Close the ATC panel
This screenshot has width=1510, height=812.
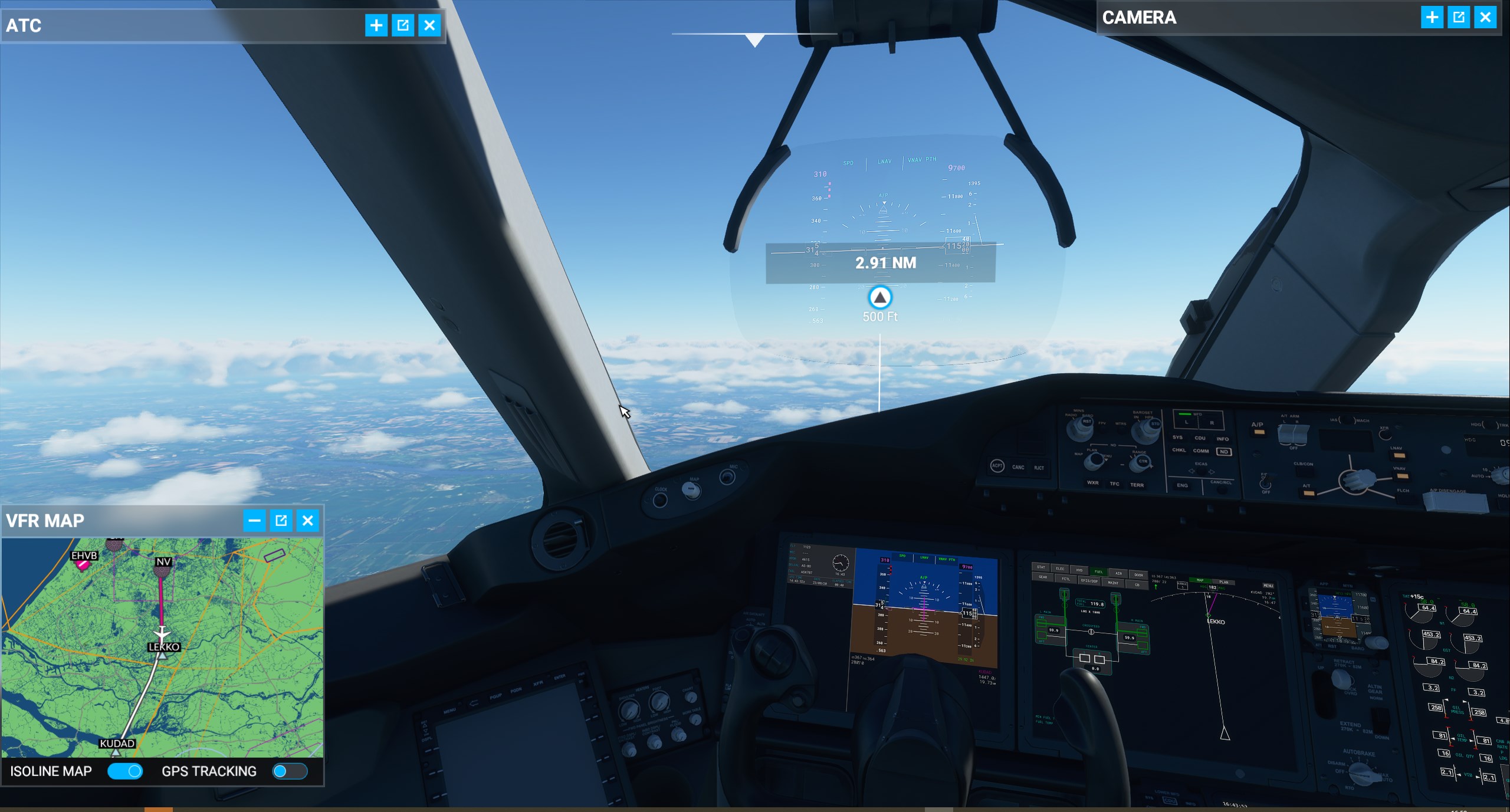click(x=429, y=25)
